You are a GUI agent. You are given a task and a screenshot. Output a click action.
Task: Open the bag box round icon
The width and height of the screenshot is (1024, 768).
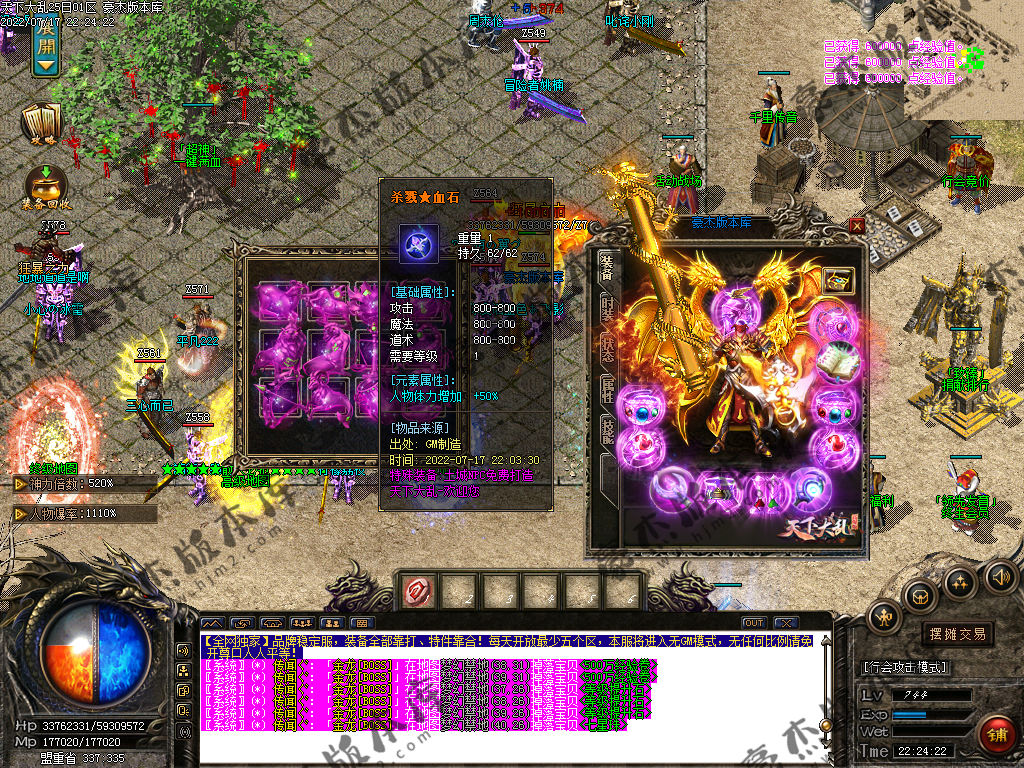(920, 597)
